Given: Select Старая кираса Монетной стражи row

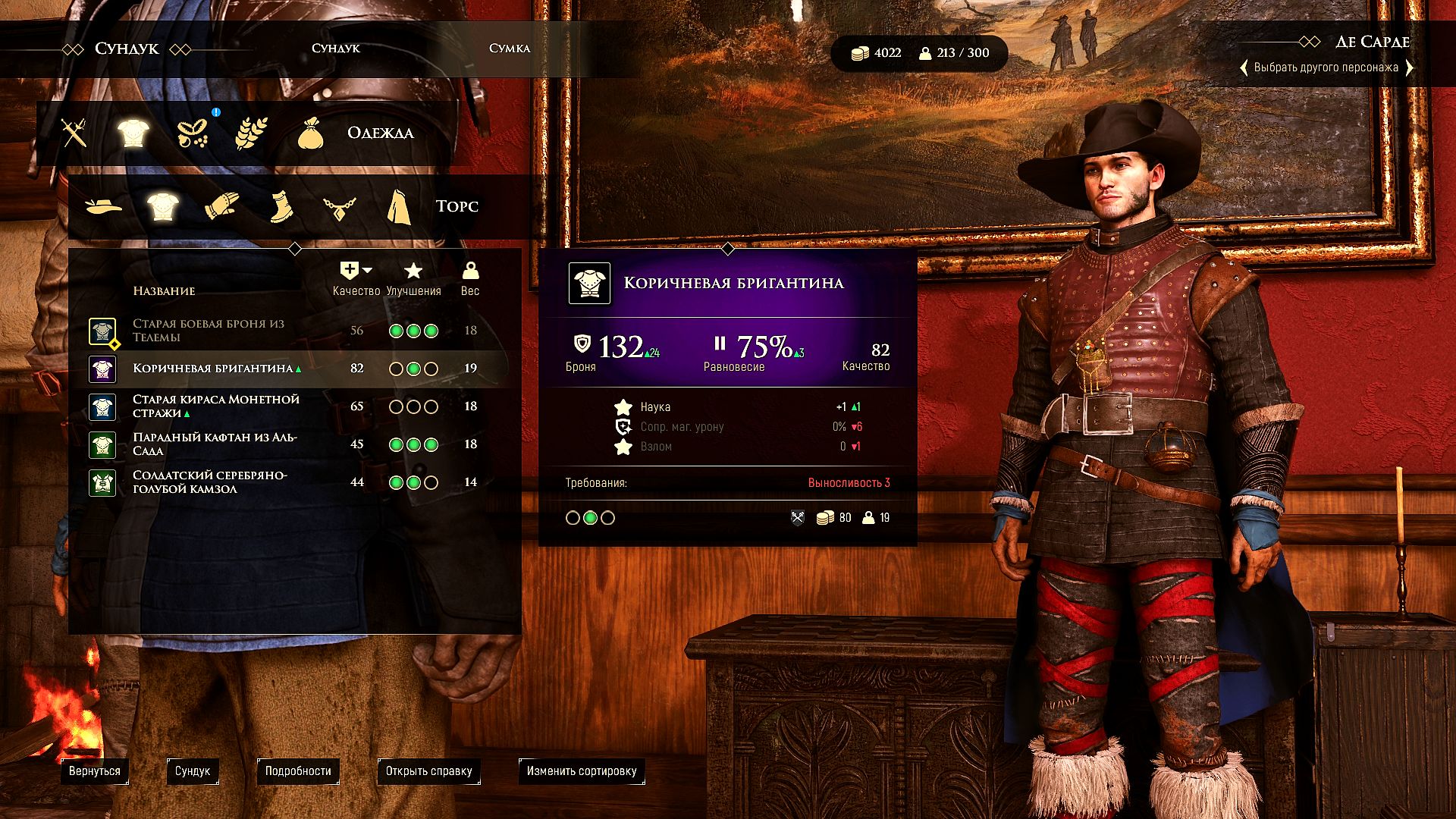Looking at the screenshot, I should pyautogui.click(x=216, y=406).
